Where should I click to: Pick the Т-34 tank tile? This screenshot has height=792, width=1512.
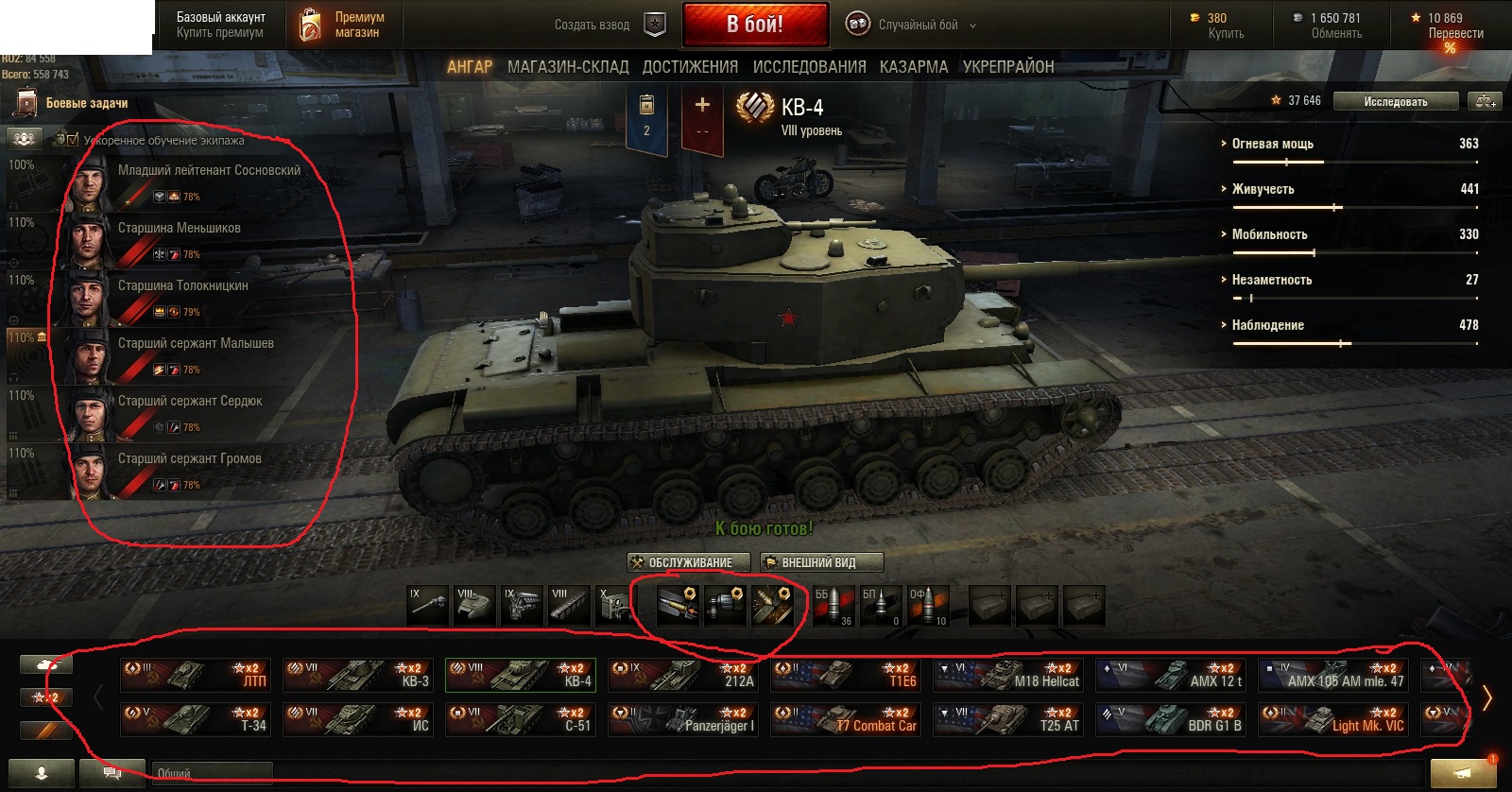(196, 719)
